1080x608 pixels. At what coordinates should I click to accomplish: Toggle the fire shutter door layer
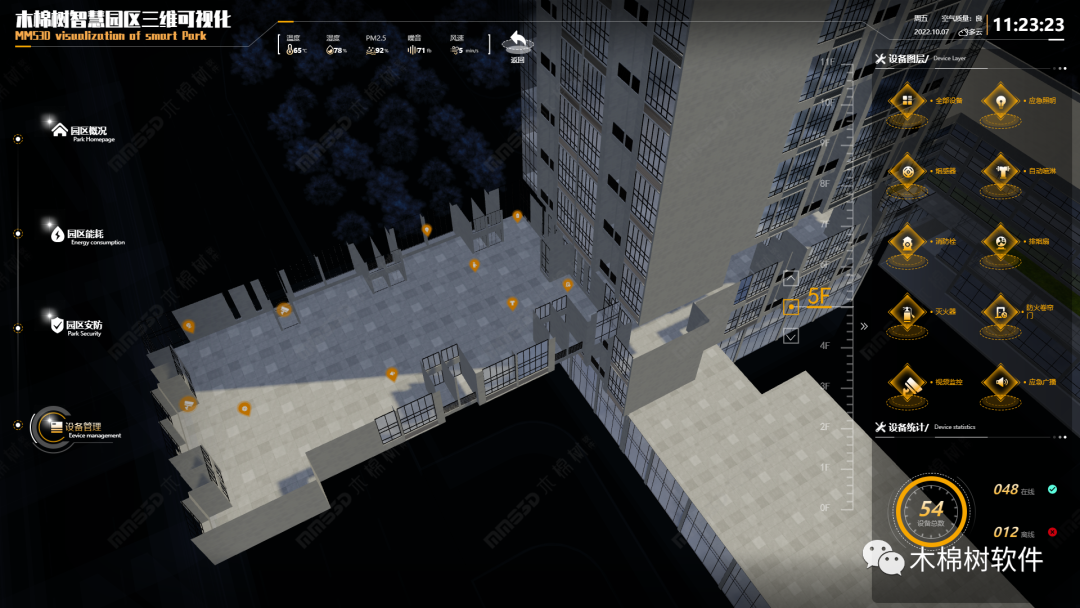(999, 312)
